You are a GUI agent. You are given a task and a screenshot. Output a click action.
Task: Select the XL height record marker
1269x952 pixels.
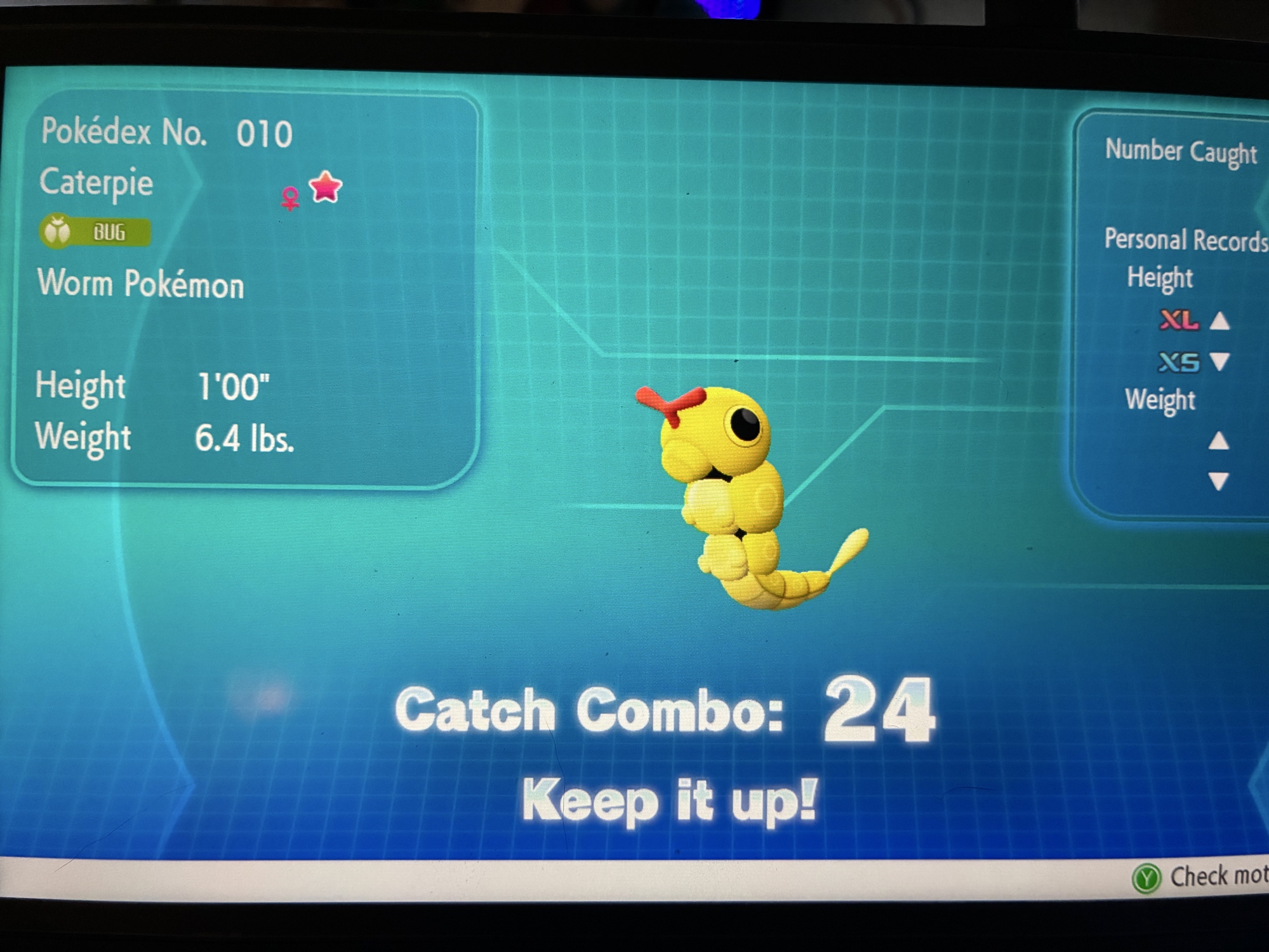[1179, 320]
